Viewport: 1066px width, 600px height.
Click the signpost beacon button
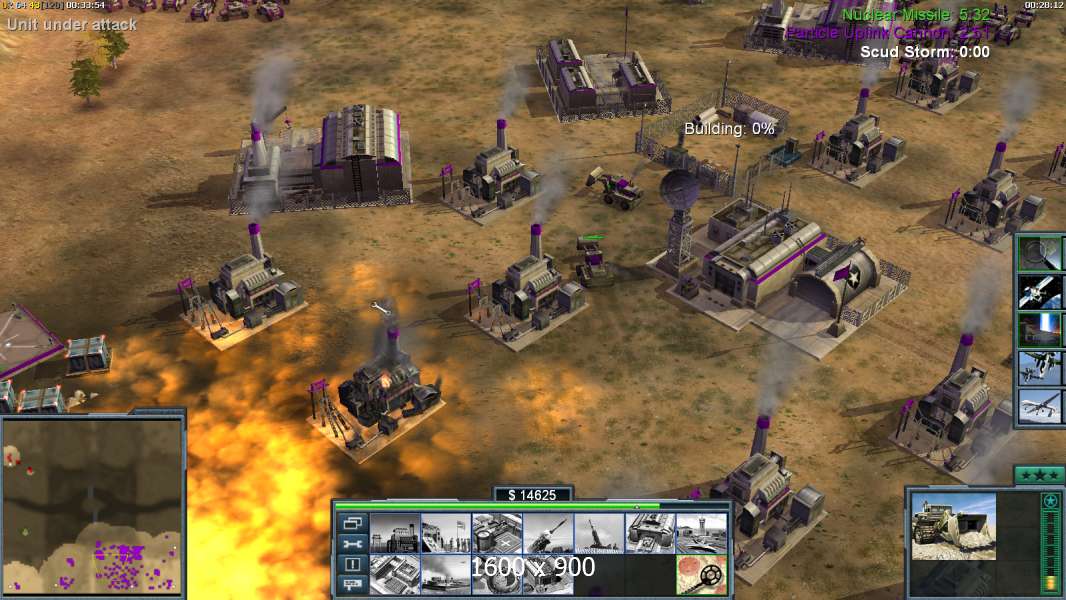[x=352, y=585]
